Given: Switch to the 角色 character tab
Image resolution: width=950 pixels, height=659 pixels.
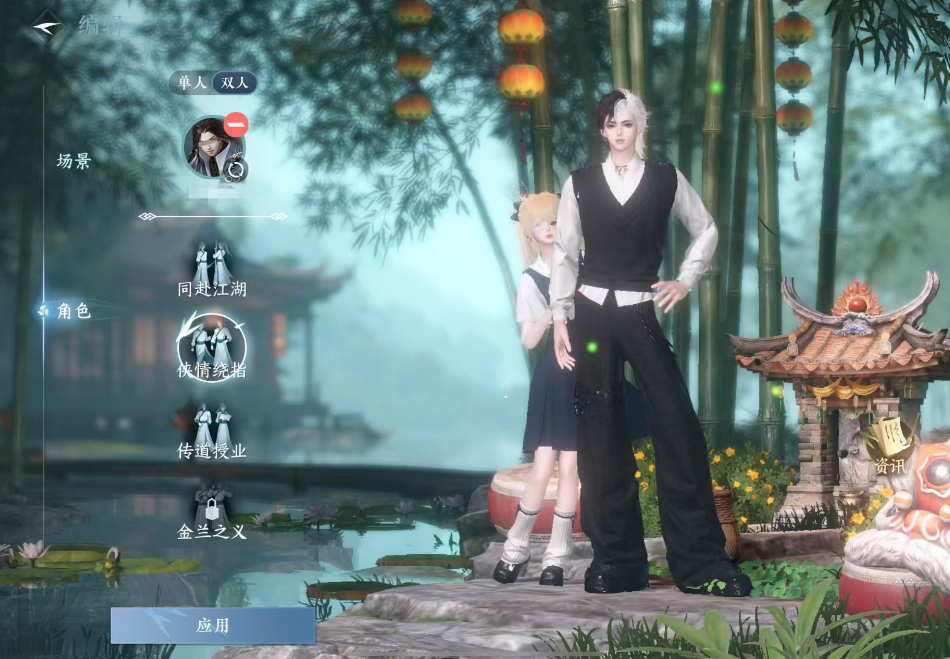Looking at the screenshot, I should tap(74, 311).
